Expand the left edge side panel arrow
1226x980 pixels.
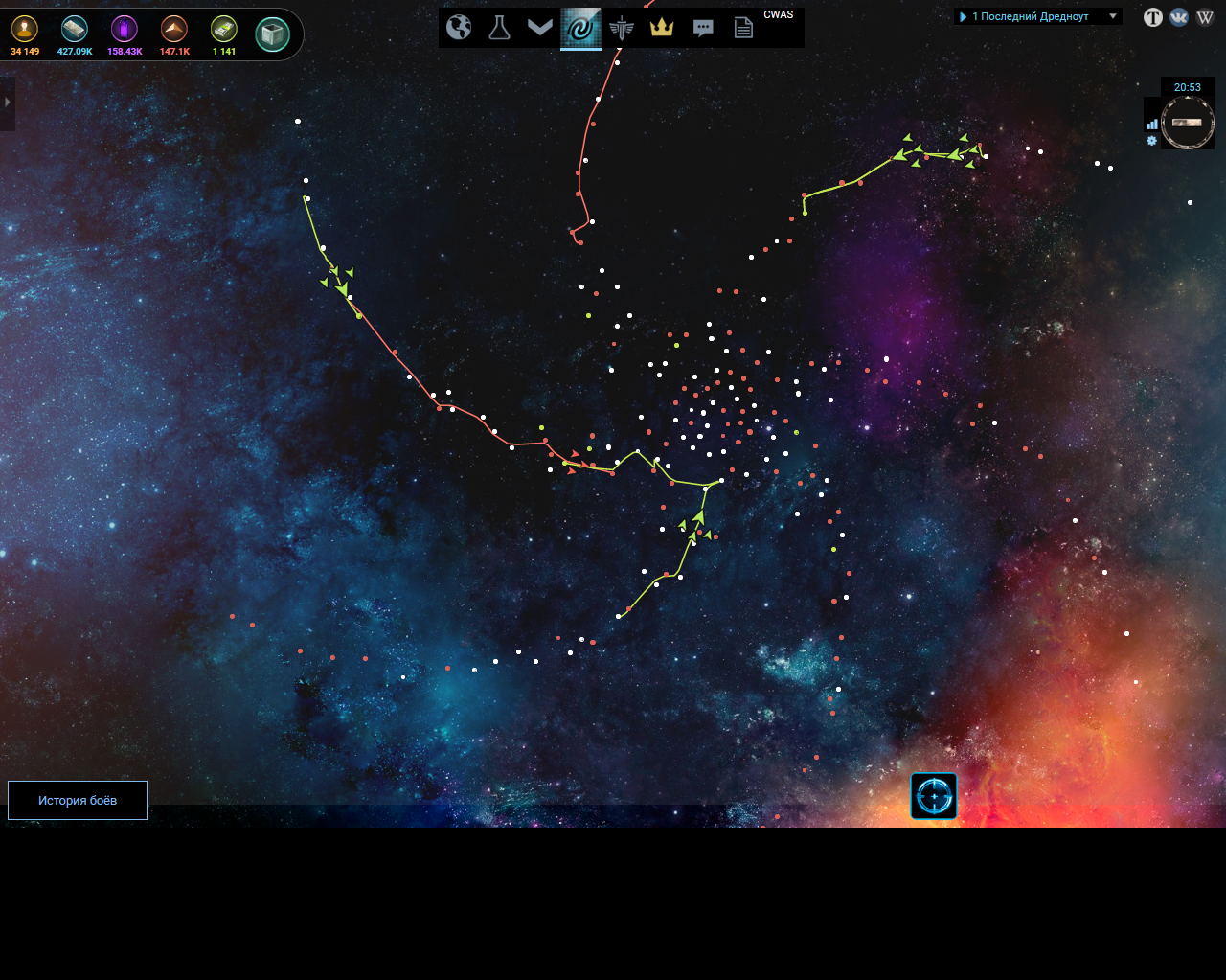pos(7,103)
